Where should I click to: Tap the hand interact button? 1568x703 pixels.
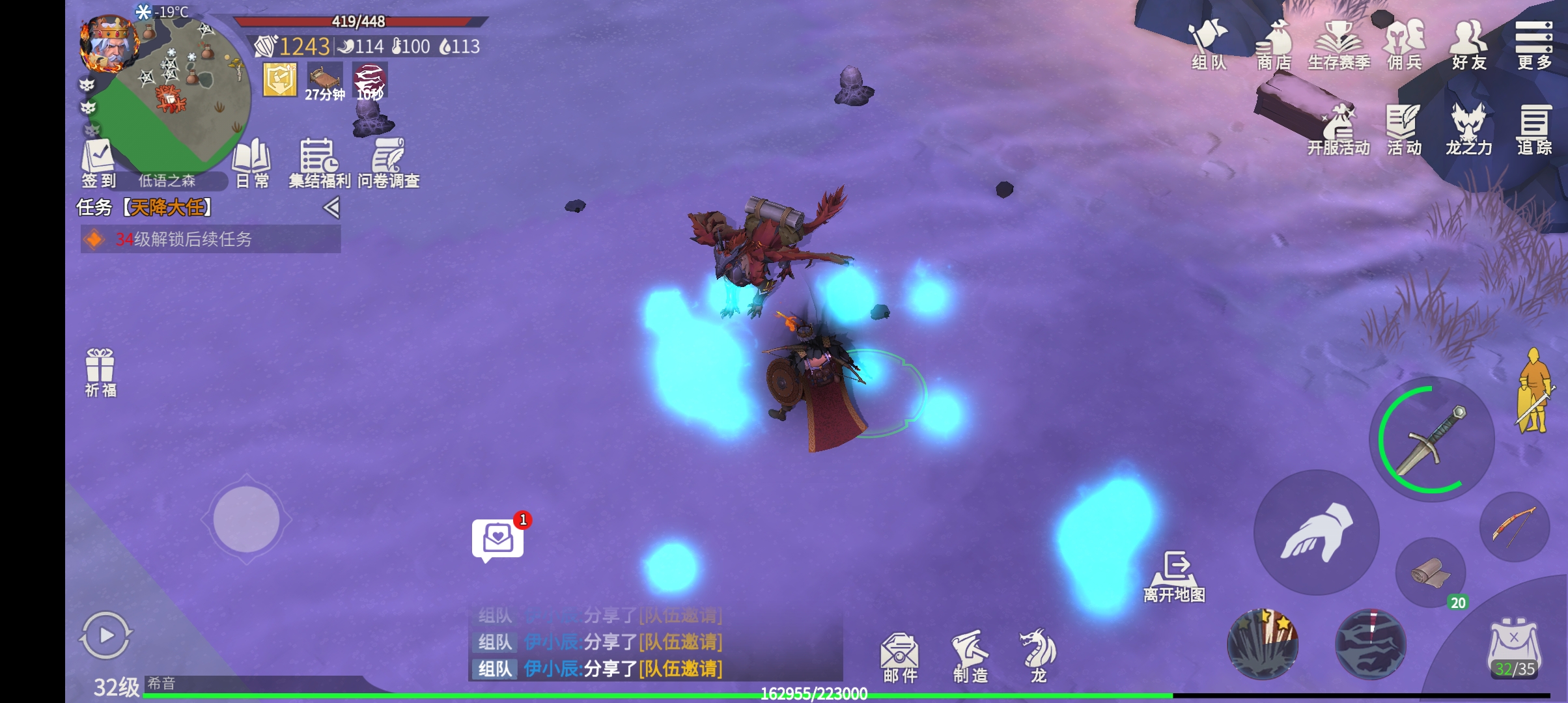coord(1317,532)
